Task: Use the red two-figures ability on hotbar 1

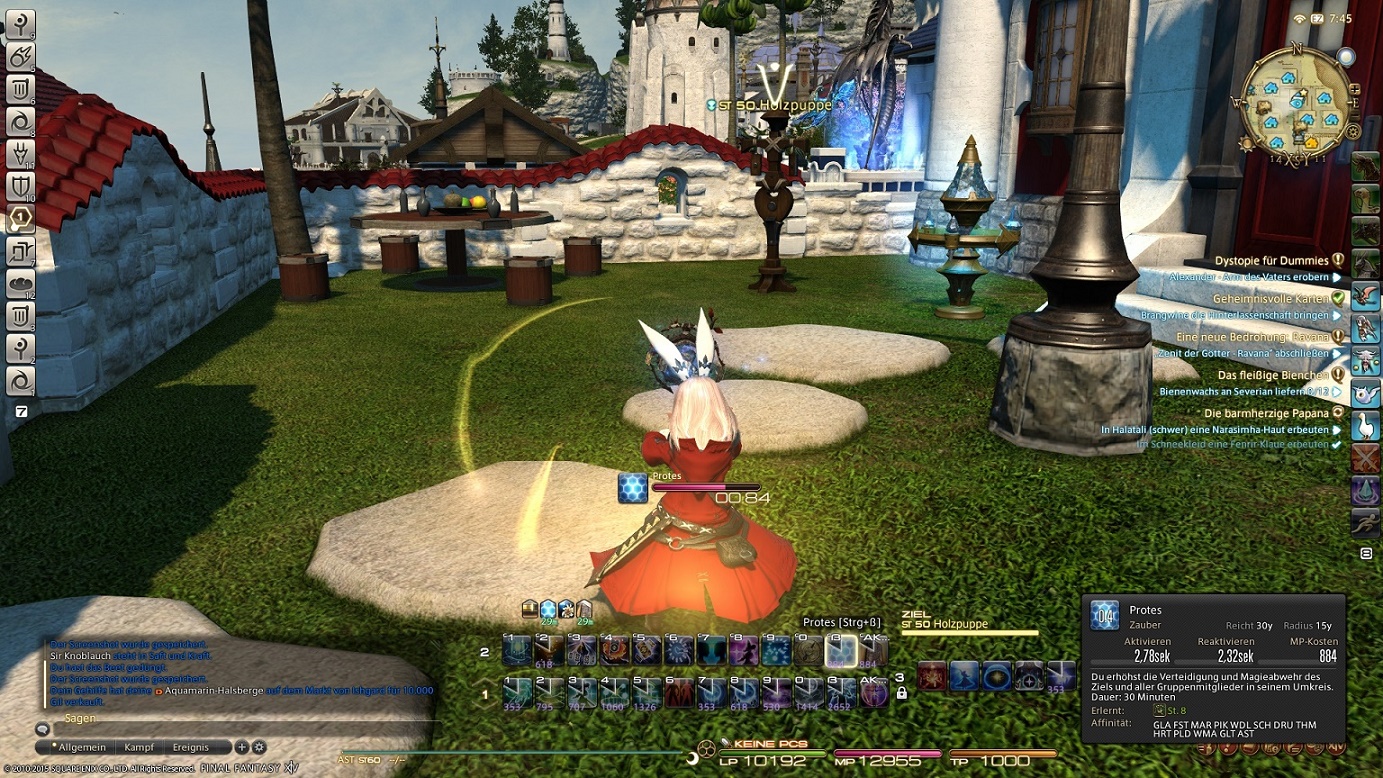Action: [679, 692]
